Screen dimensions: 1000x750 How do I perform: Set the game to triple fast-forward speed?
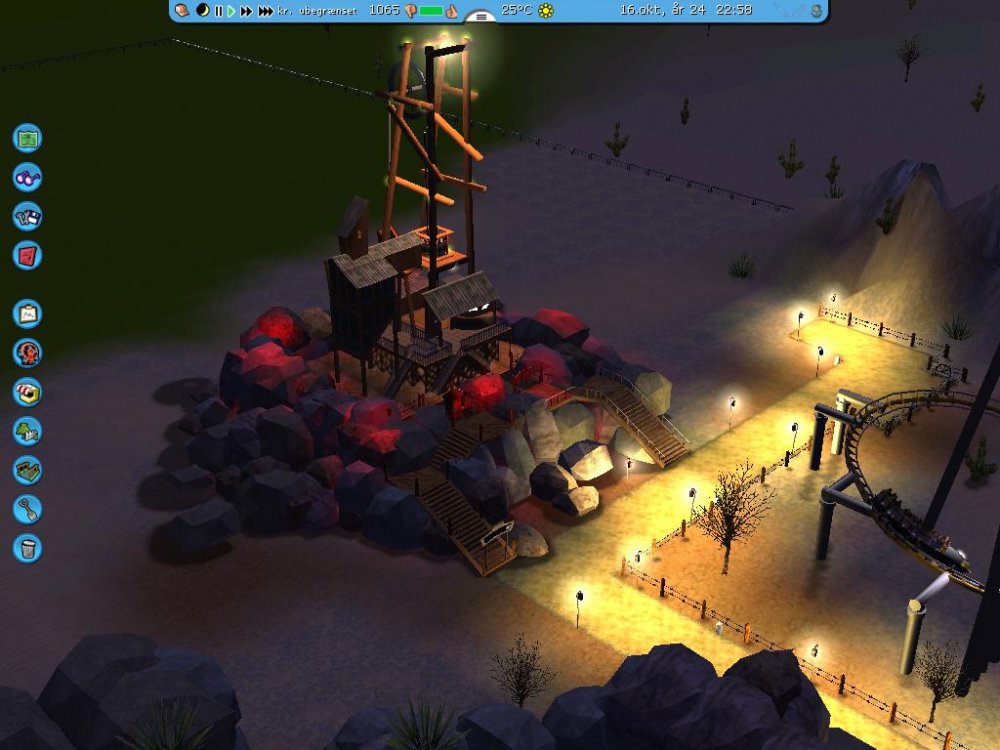tap(265, 11)
